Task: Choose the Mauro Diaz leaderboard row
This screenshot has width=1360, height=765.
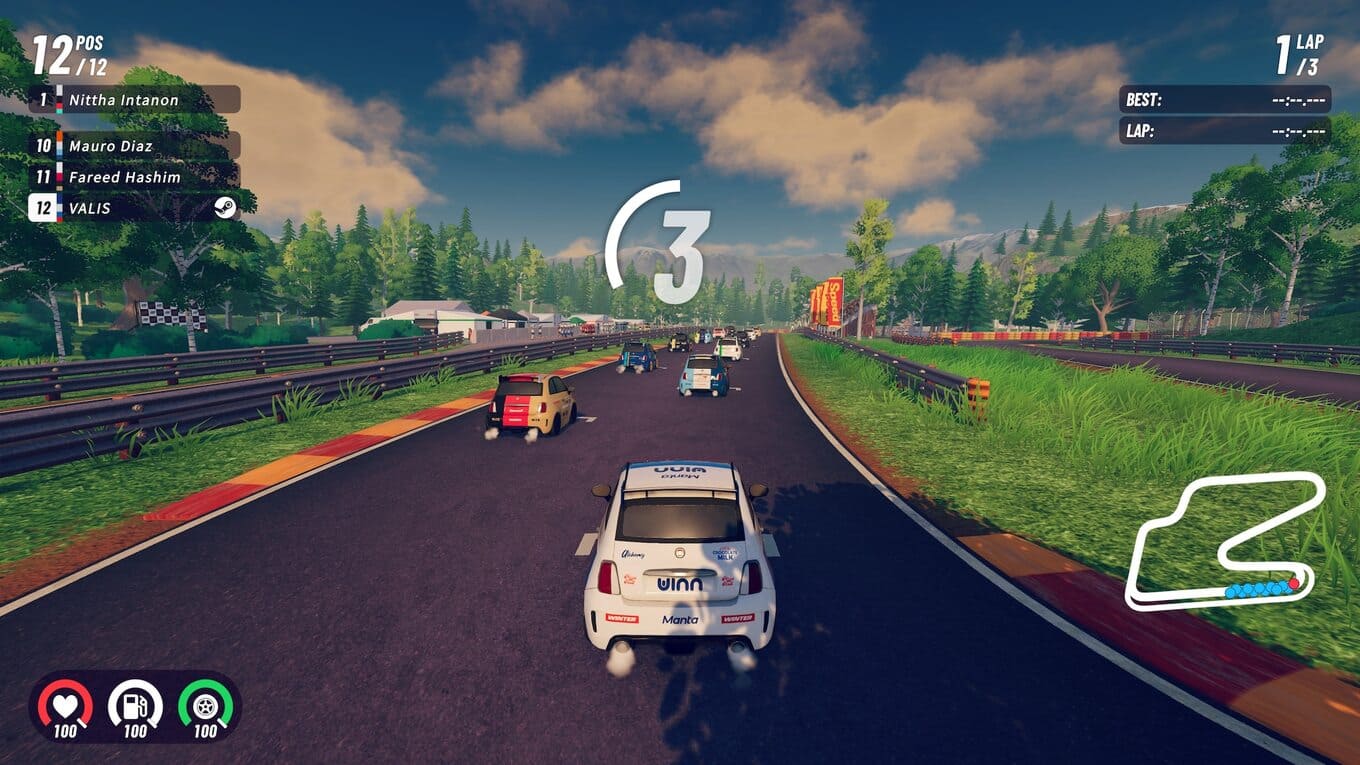Action: click(133, 146)
